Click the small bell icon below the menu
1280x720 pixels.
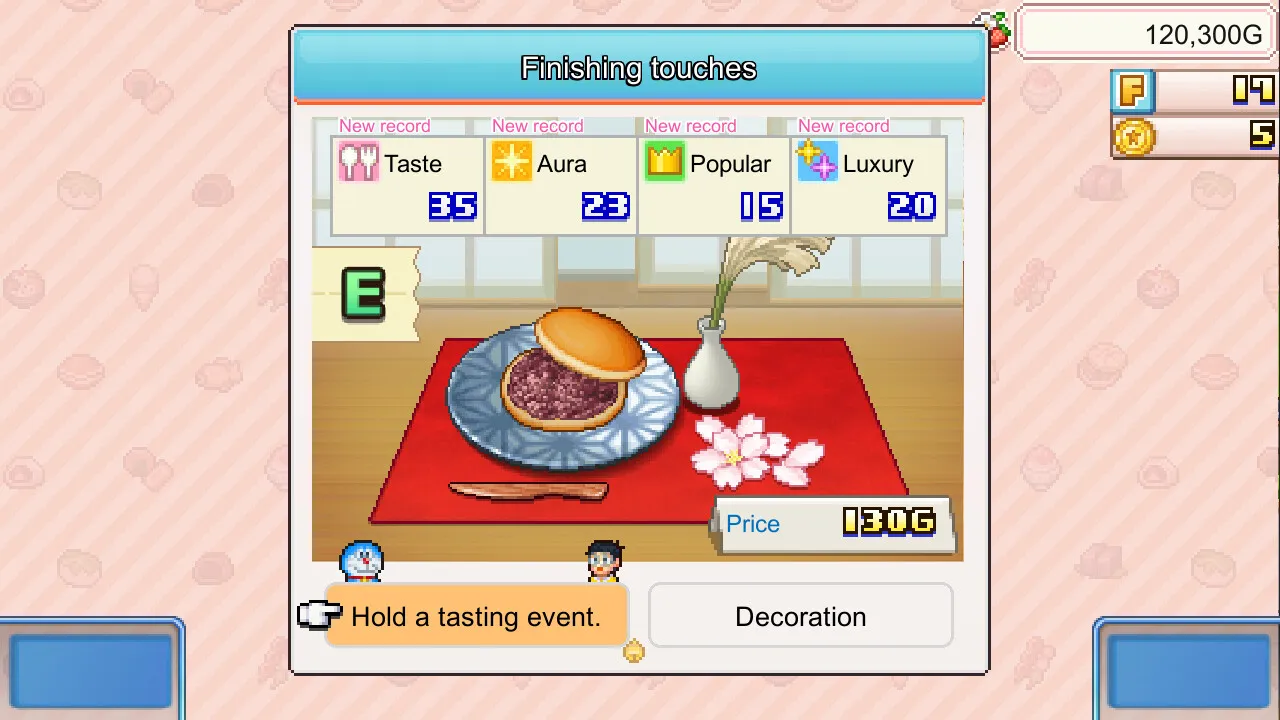pyautogui.click(x=634, y=651)
